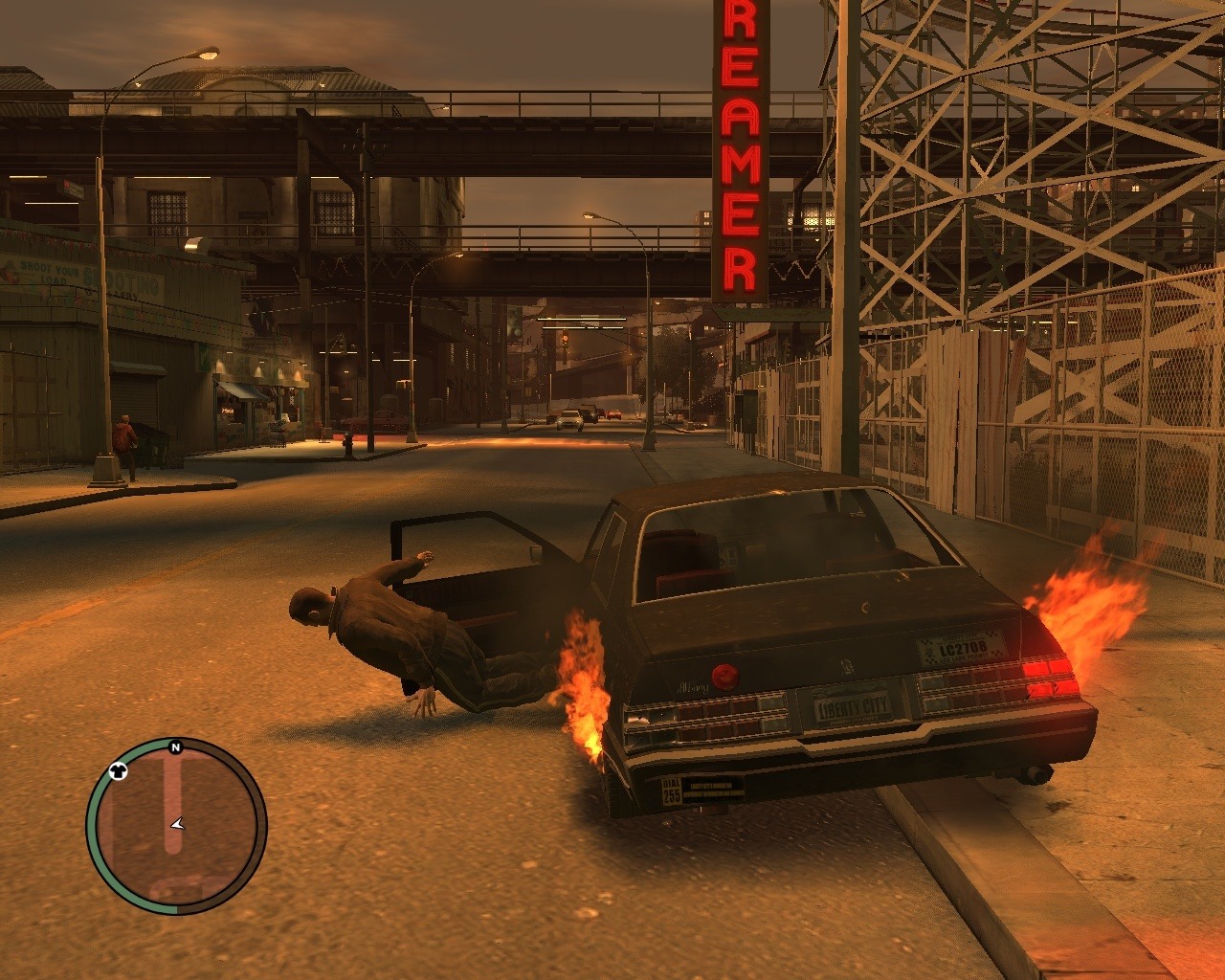Click the red SCREAMER neon sign
The image size is (1225, 980).
[736, 144]
